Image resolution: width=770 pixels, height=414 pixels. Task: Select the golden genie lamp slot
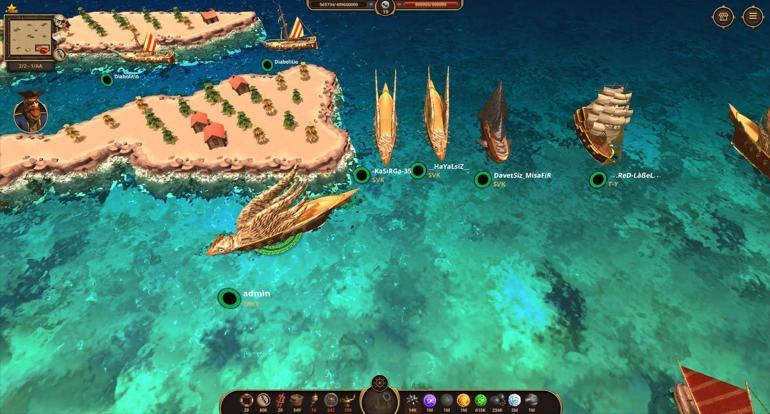(347, 400)
